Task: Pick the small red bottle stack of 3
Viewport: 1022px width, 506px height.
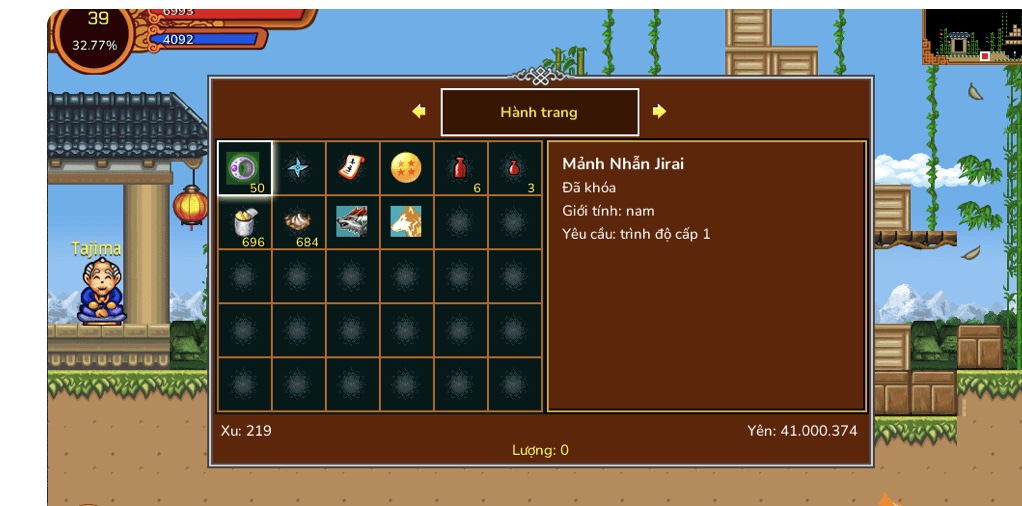Action: [514, 168]
